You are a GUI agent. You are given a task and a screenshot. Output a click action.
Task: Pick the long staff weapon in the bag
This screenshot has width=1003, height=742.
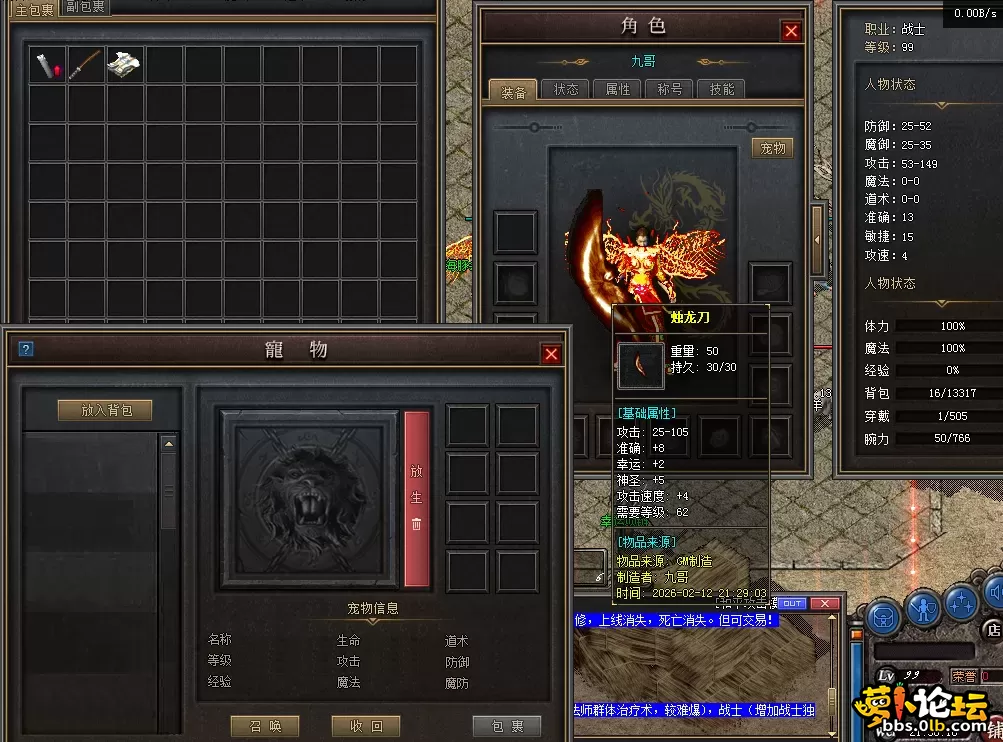[86, 66]
